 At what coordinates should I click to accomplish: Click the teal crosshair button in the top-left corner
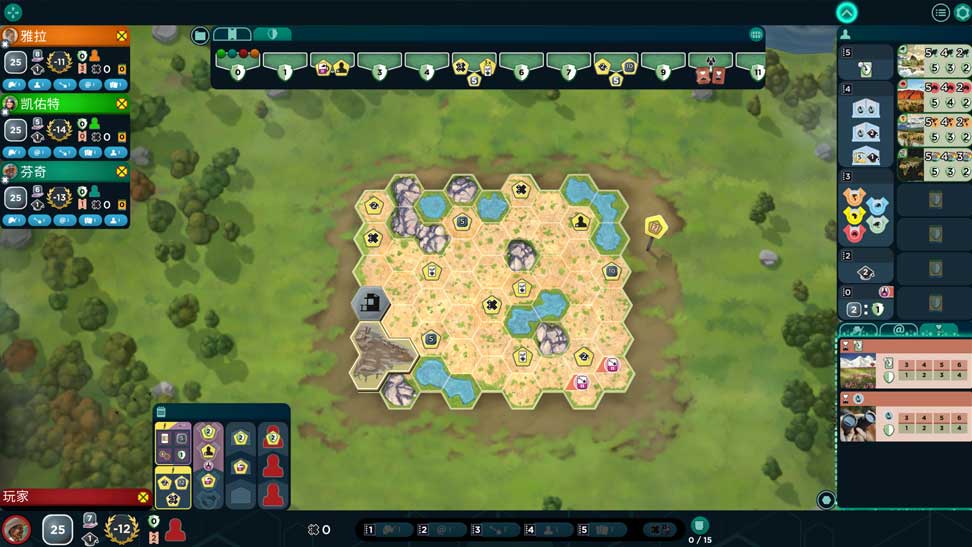click(x=12, y=12)
